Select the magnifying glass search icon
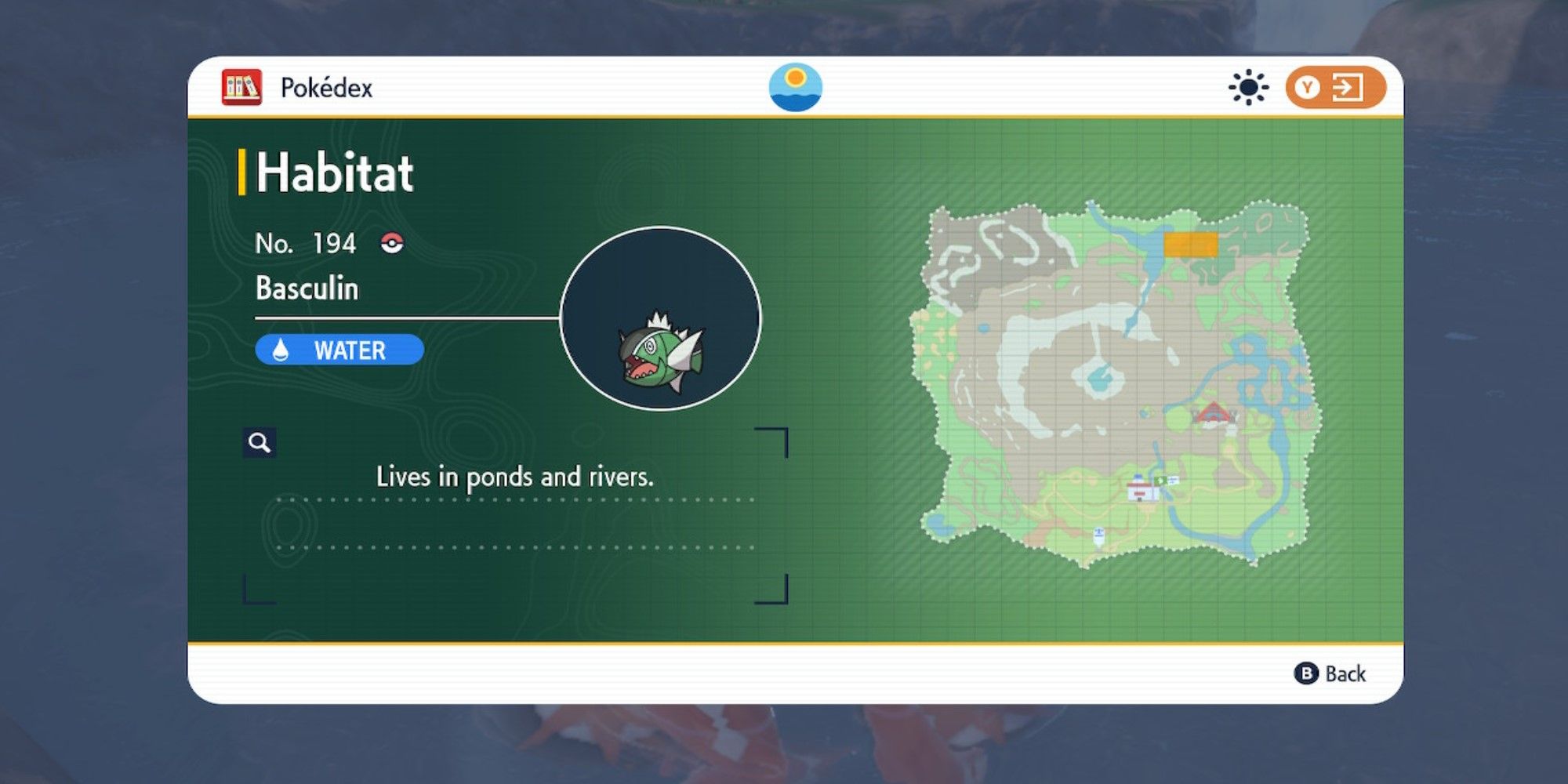The height and width of the screenshot is (784, 1568). coord(260,442)
